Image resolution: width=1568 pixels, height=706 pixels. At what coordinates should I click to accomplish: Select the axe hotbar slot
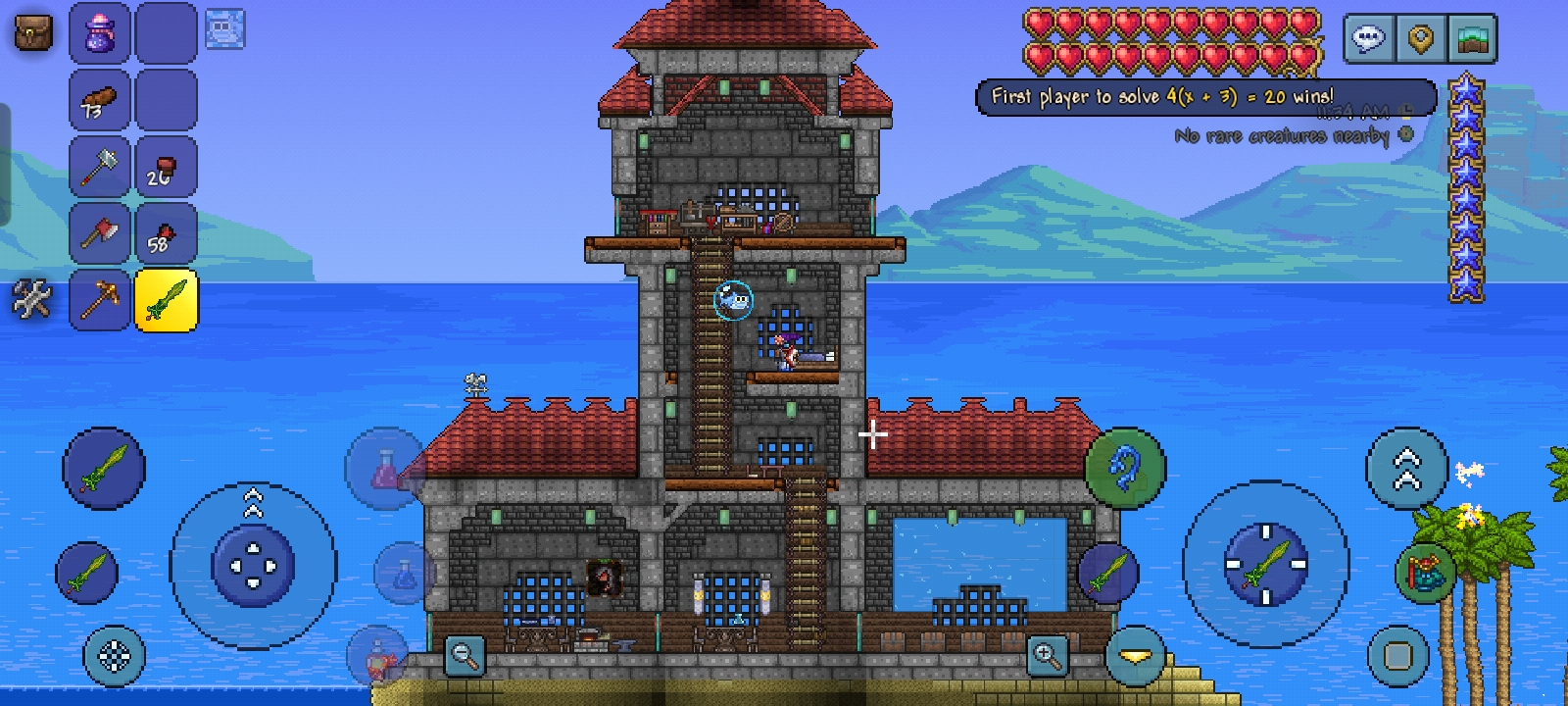pos(99,233)
